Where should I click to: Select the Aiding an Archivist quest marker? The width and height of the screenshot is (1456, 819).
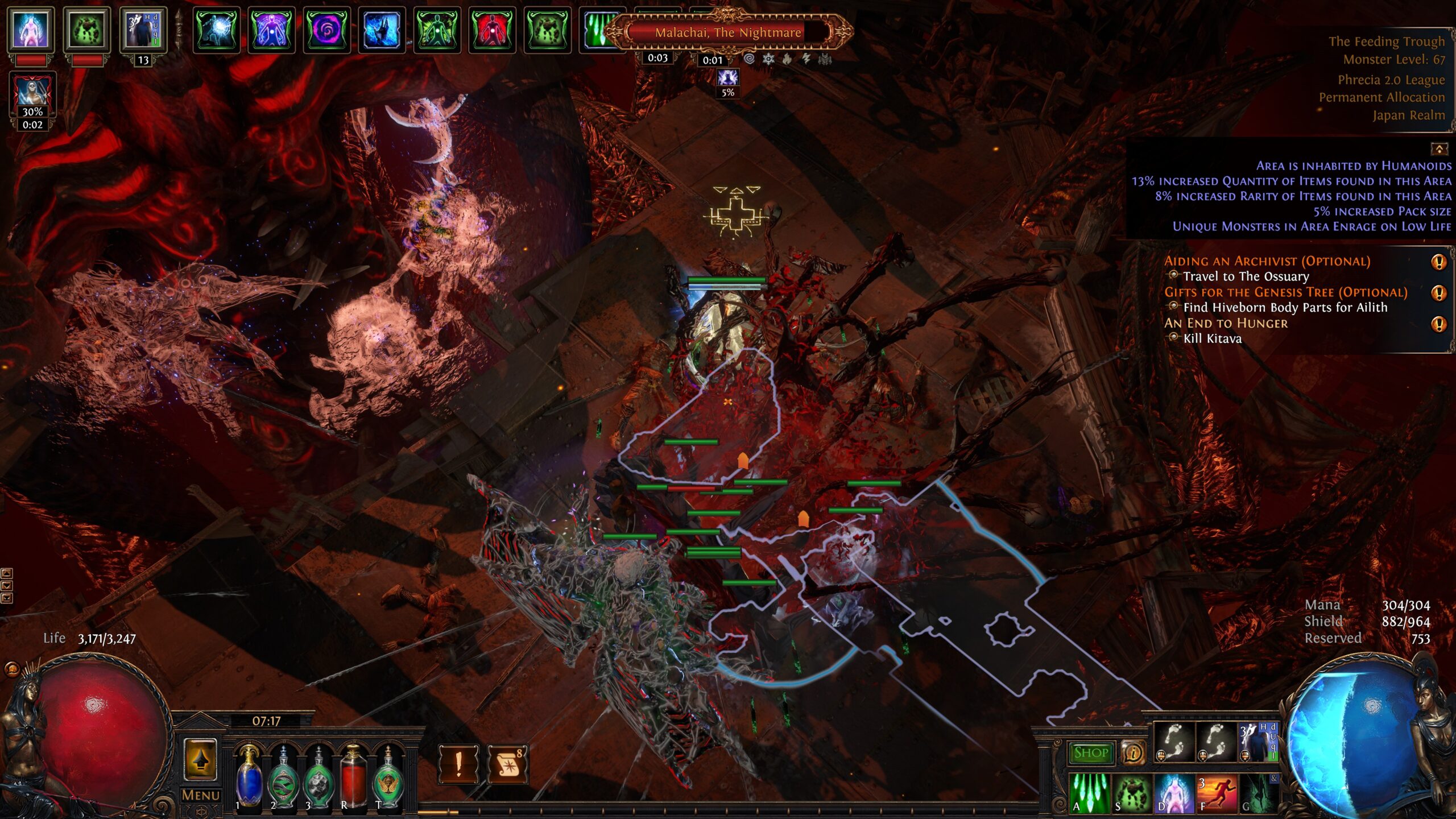click(x=1438, y=262)
